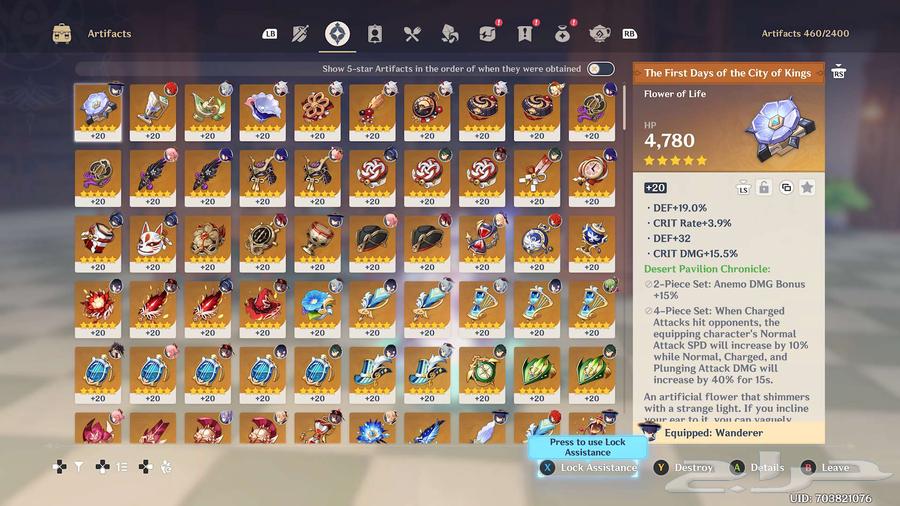Select the Gadgets tab
The width and height of the screenshot is (900, 506).
[487, 34]
